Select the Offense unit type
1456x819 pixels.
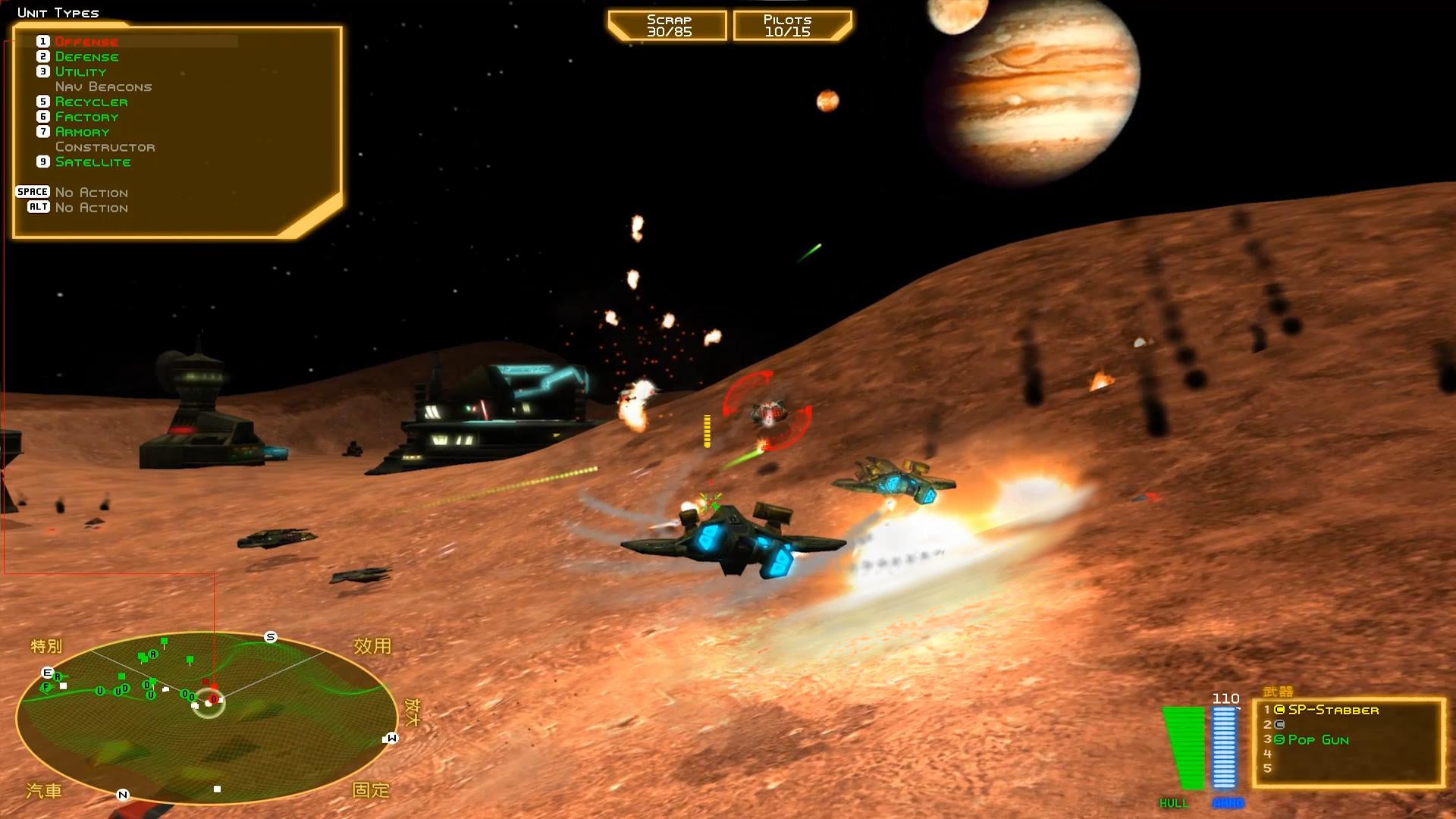point(86,42)
